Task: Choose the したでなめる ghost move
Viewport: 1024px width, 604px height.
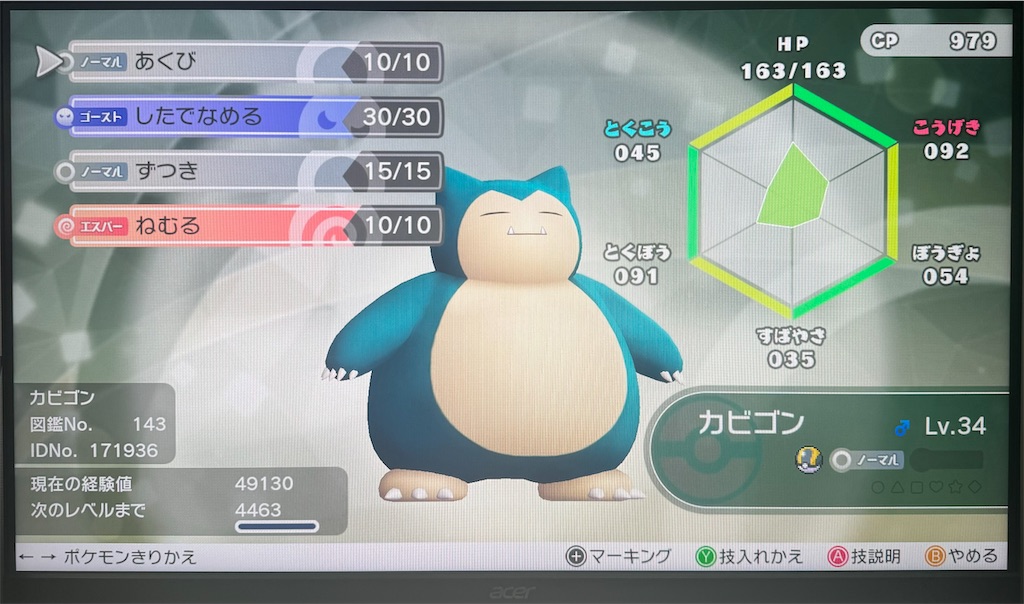Action: click(x=250, y=117)
